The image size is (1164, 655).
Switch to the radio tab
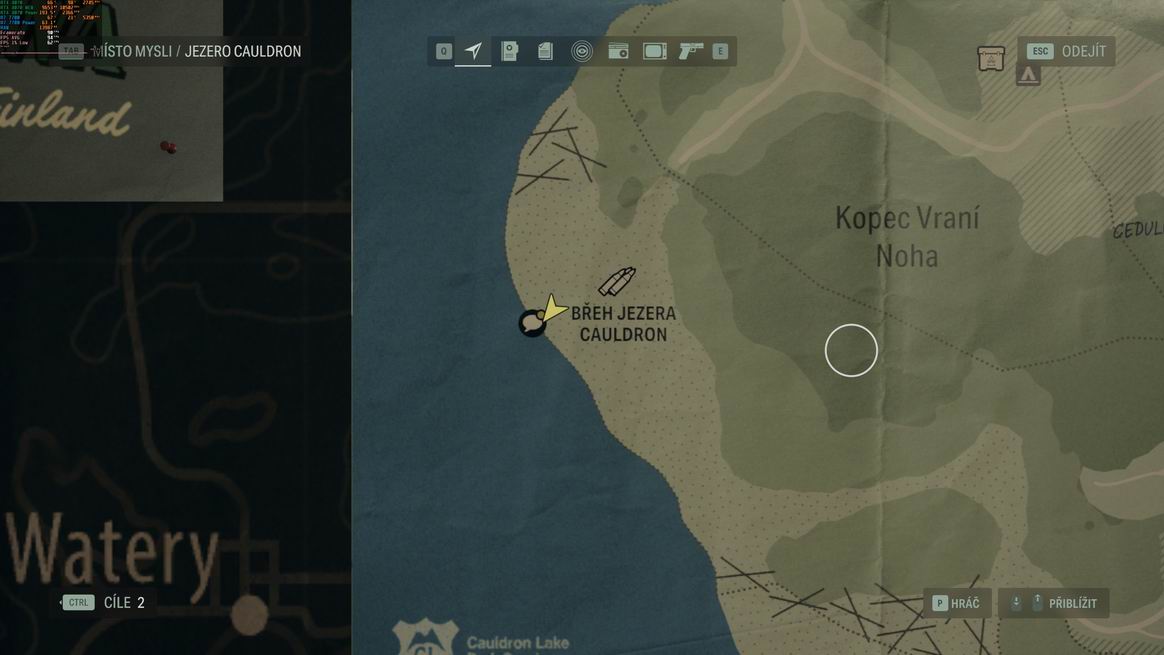coord(619,51)
